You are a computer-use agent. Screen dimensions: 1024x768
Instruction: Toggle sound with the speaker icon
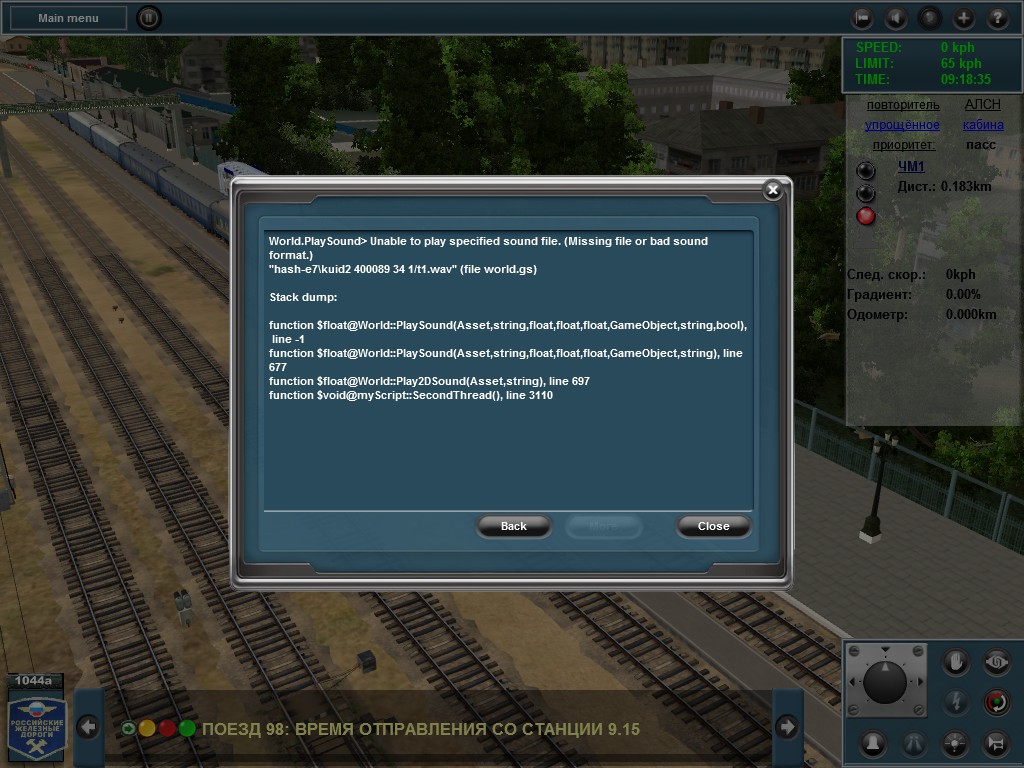(x=895, y=18)
